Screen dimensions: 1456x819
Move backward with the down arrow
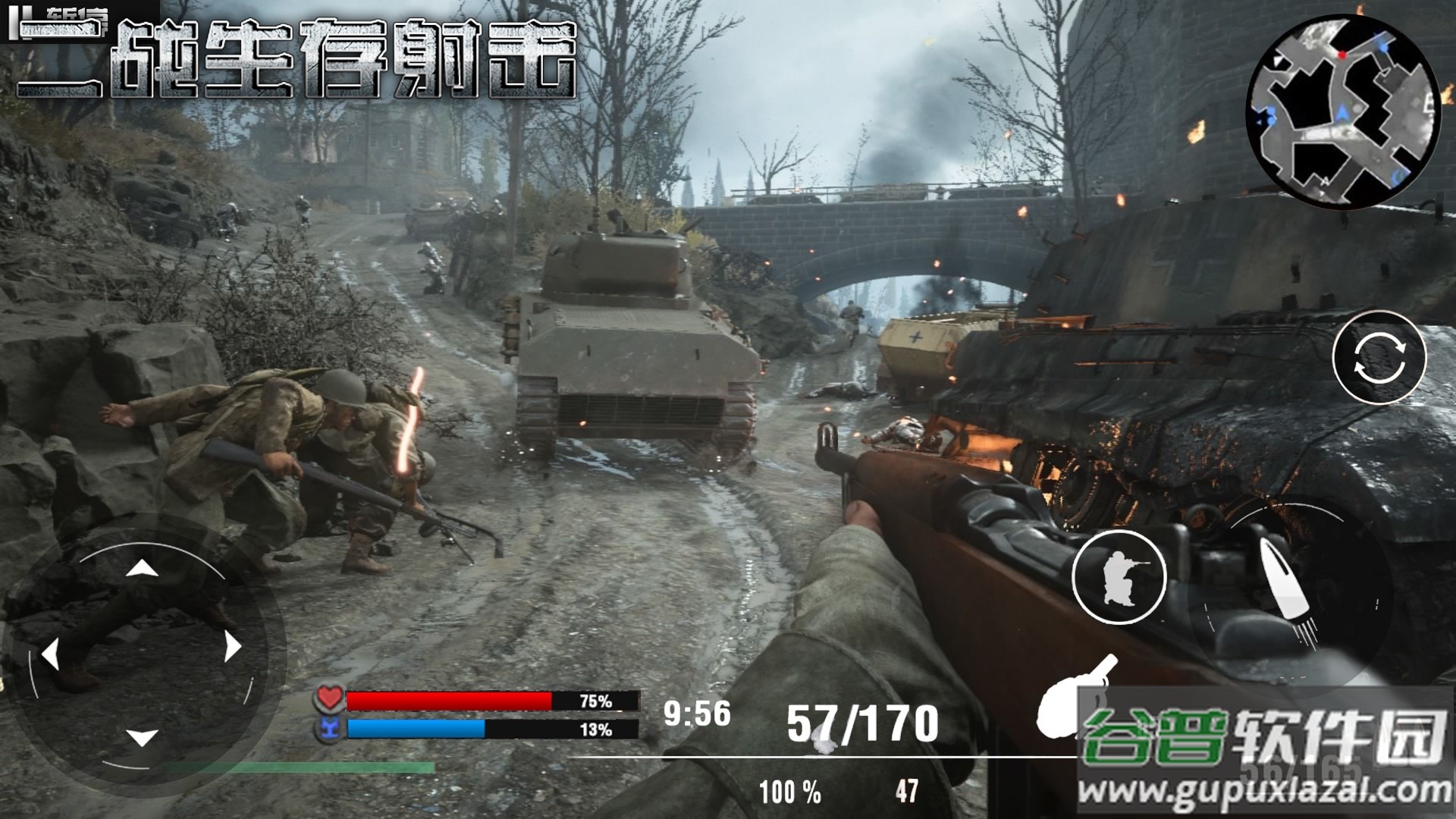pos(142,737)
